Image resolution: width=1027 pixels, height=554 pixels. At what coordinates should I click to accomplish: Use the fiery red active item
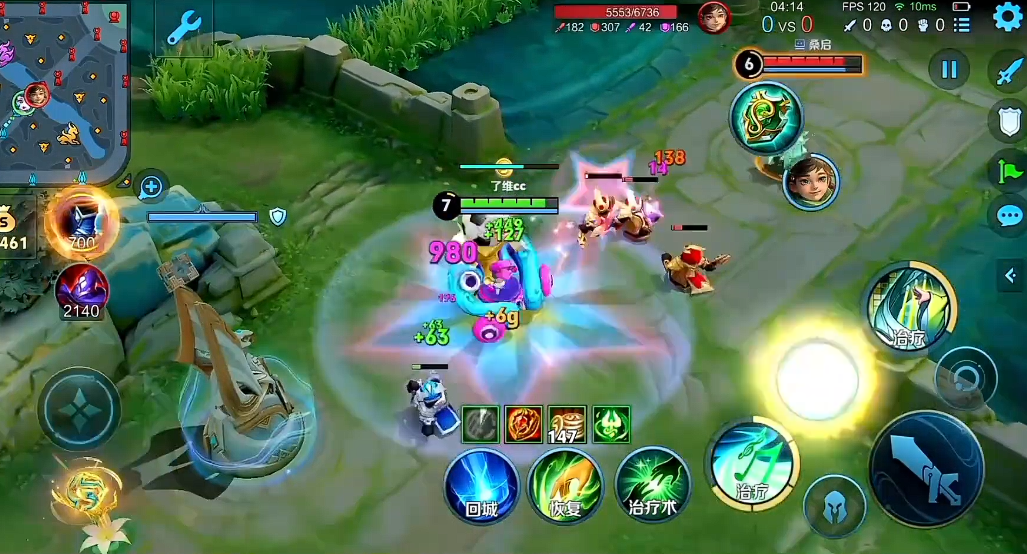point(523,424)
